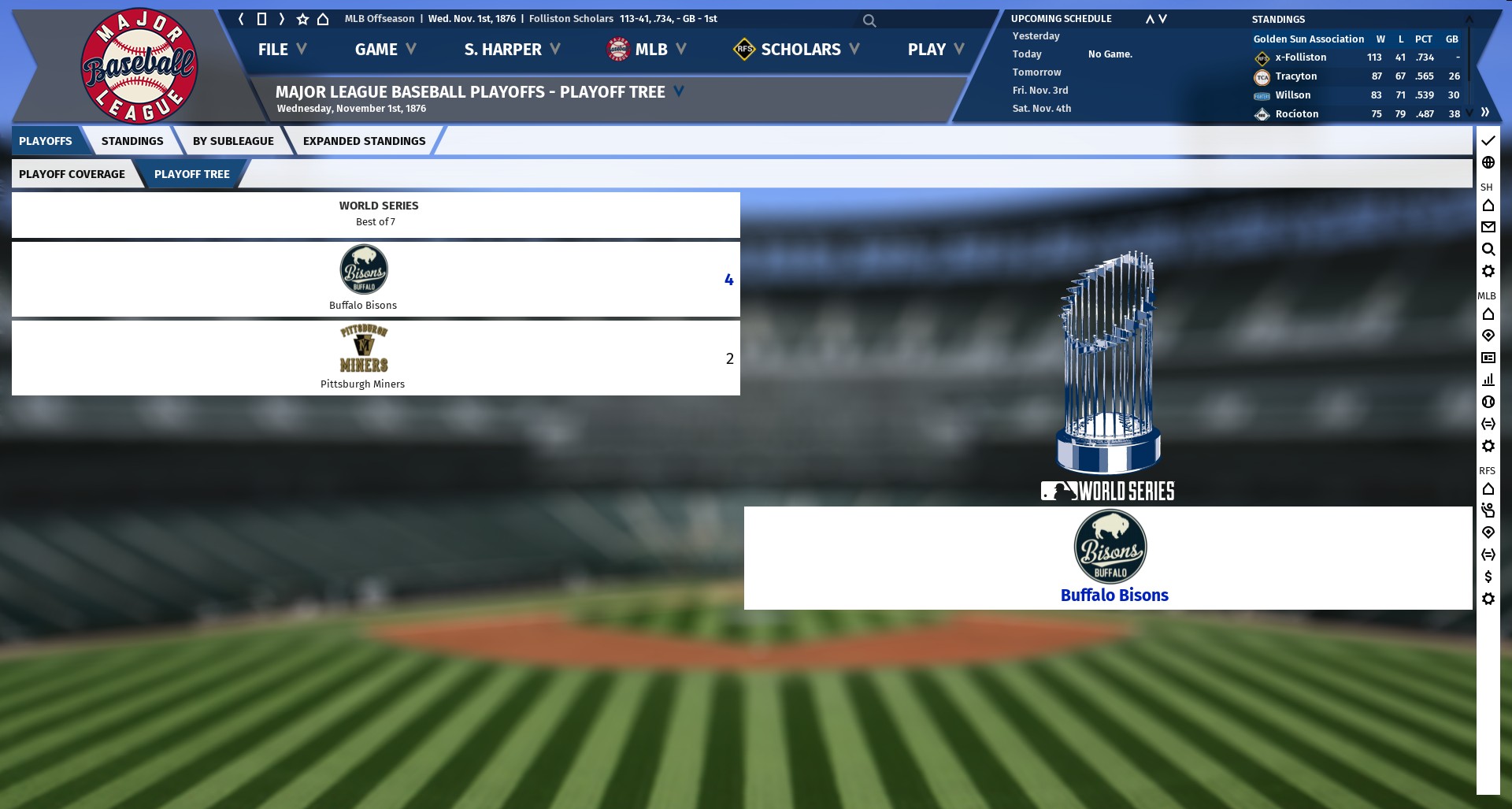1512x809 pixels.
Task: Open Pittsburgh Miners team page
Action: click(x=362, y=384)
